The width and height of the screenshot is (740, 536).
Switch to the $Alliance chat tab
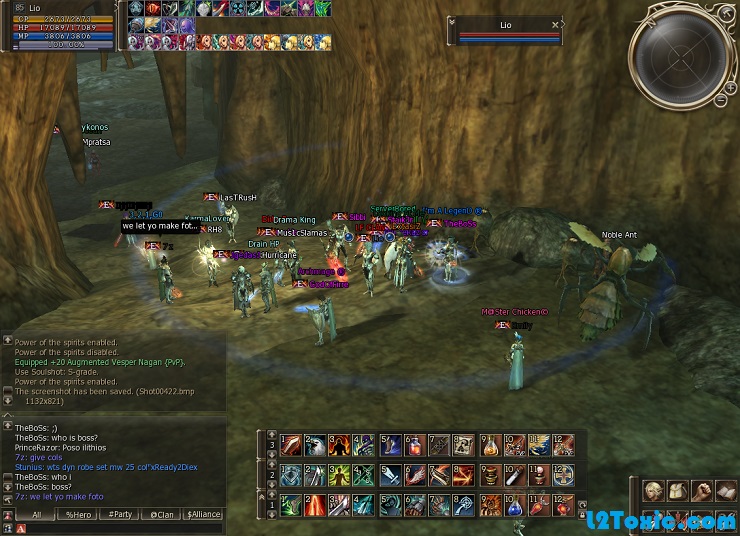tap(203, 515)
